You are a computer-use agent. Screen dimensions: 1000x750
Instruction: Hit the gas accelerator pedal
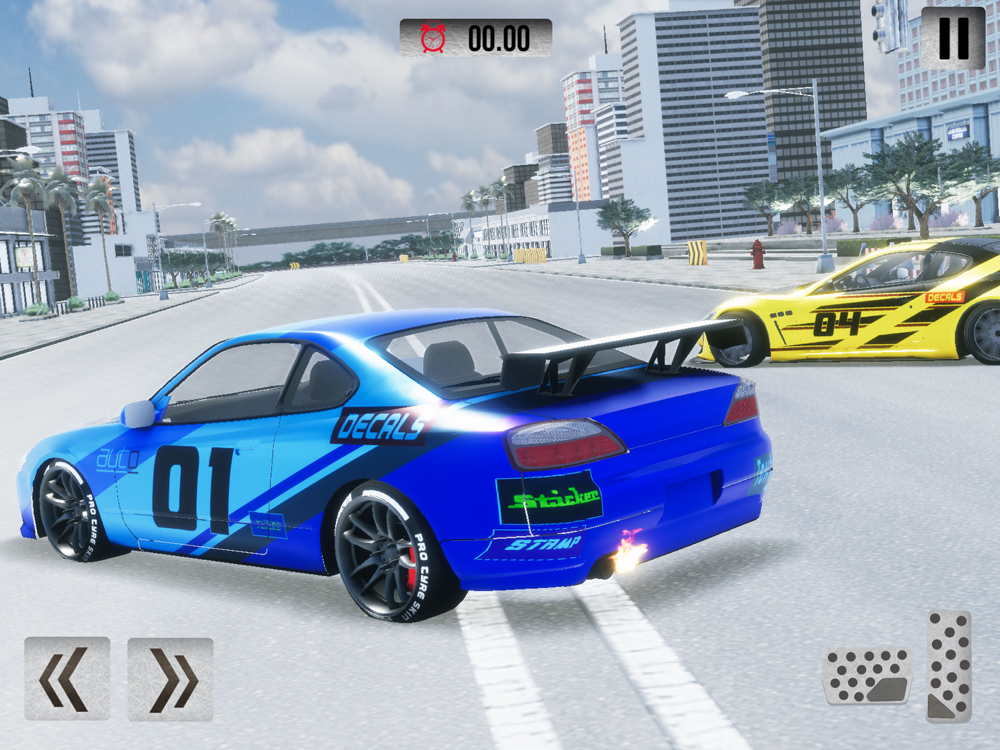948,665
